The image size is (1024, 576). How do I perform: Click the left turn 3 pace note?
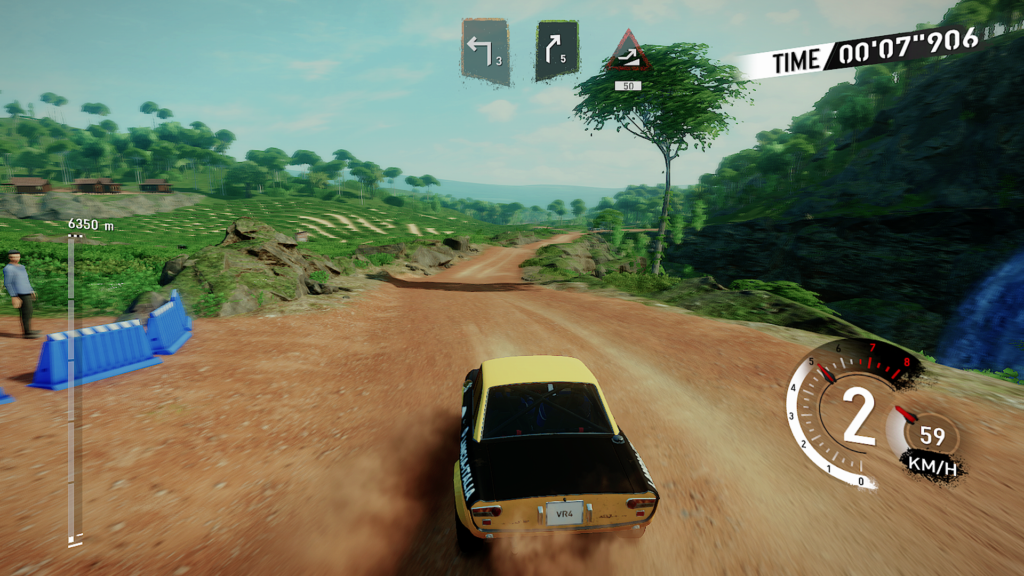coord(486,50)
